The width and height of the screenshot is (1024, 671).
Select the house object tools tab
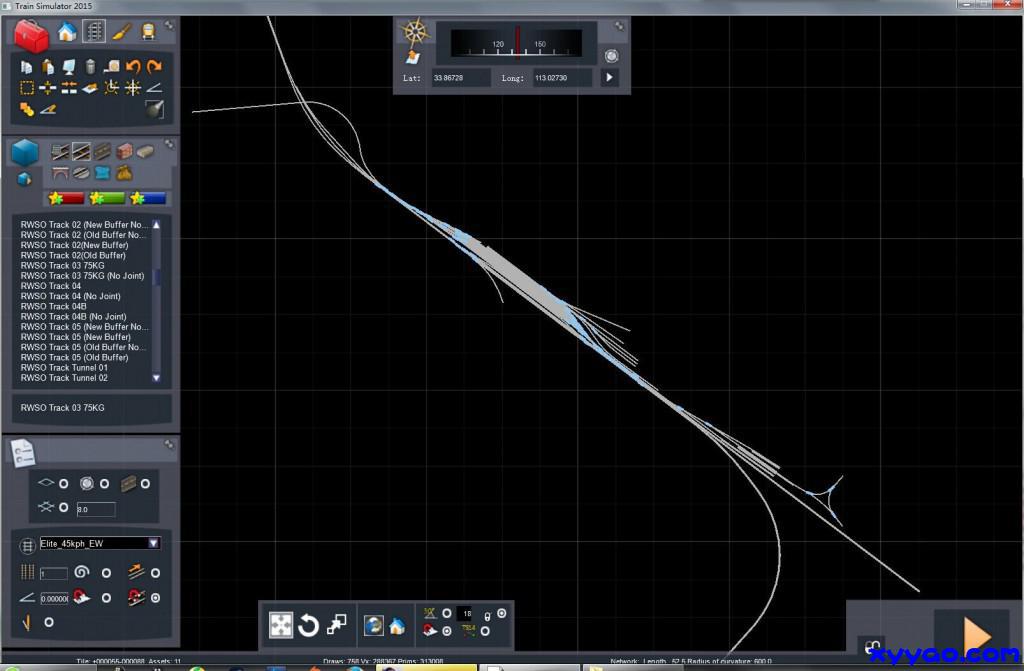point(67,32)
